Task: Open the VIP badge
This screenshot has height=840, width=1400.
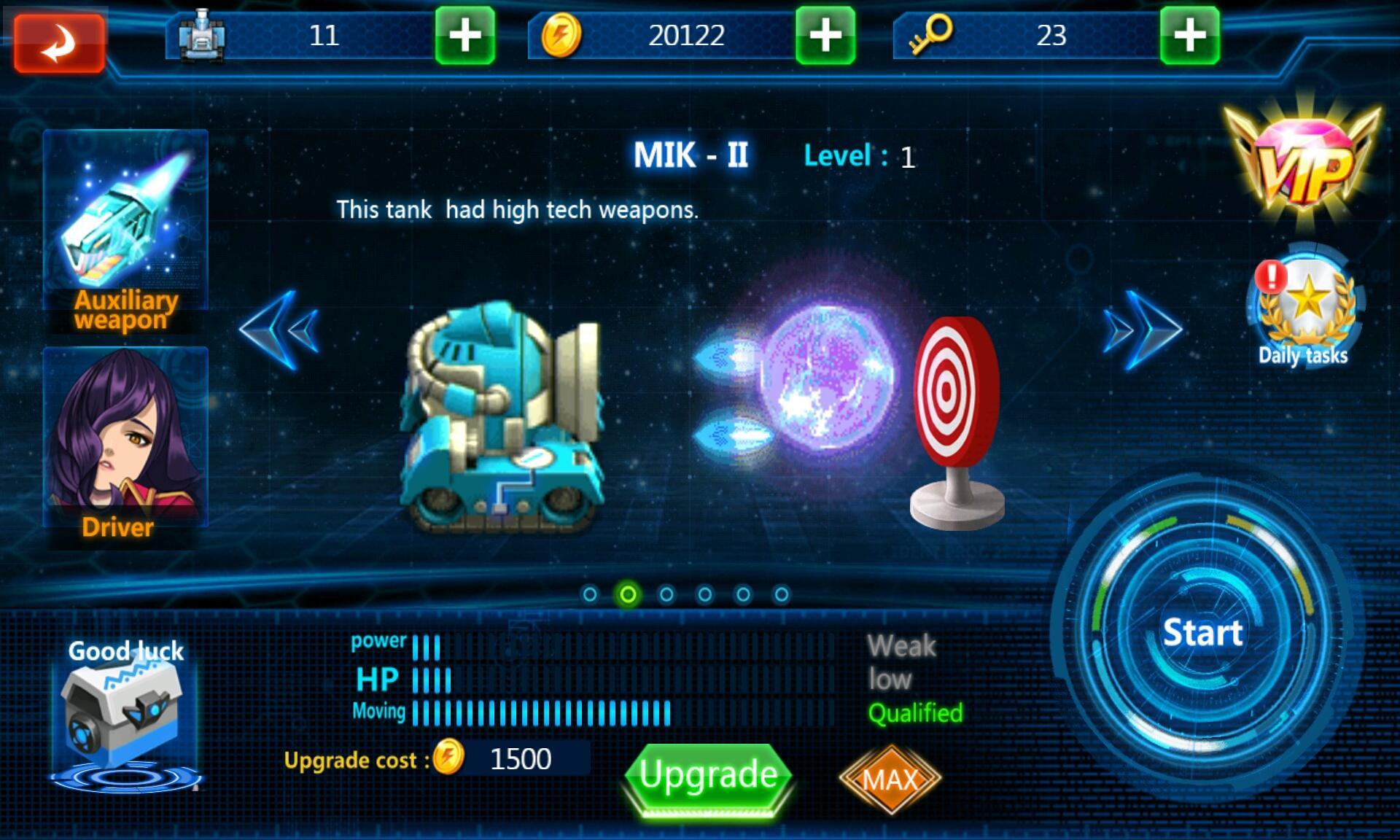Action: [1303, 165]
